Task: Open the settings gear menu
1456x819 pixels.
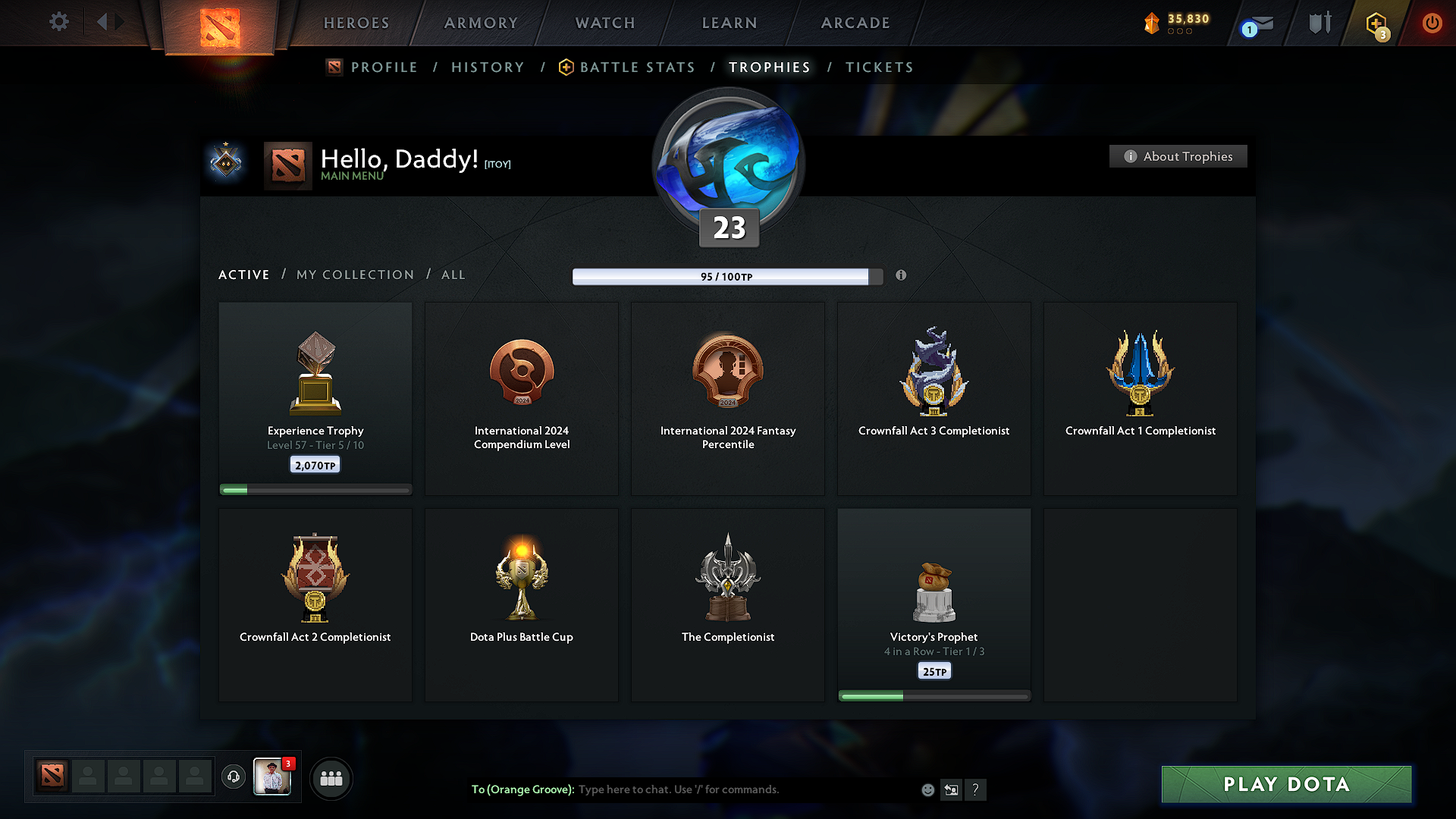Action: click(x=59, y=22)
